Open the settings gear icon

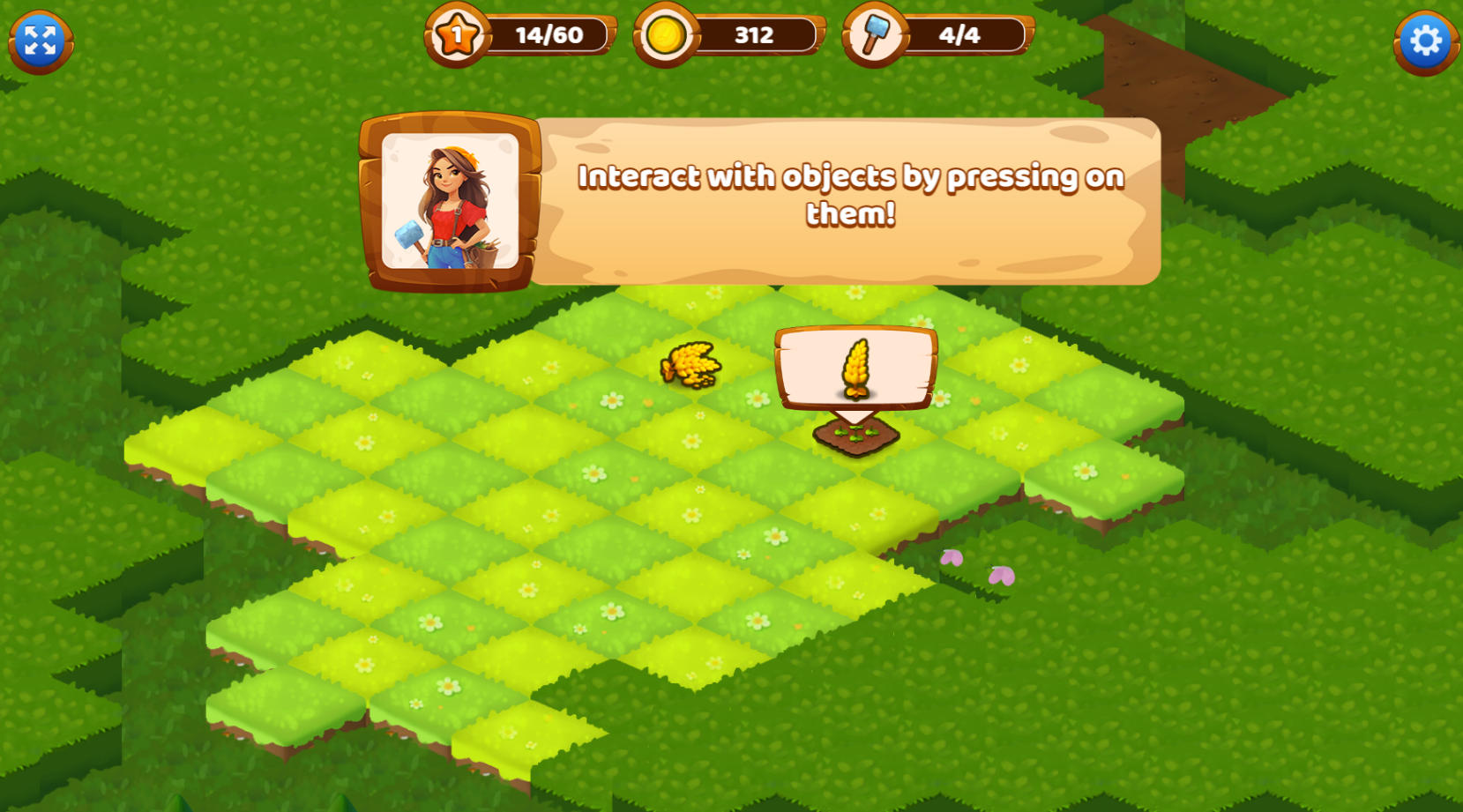(1426, 39)
